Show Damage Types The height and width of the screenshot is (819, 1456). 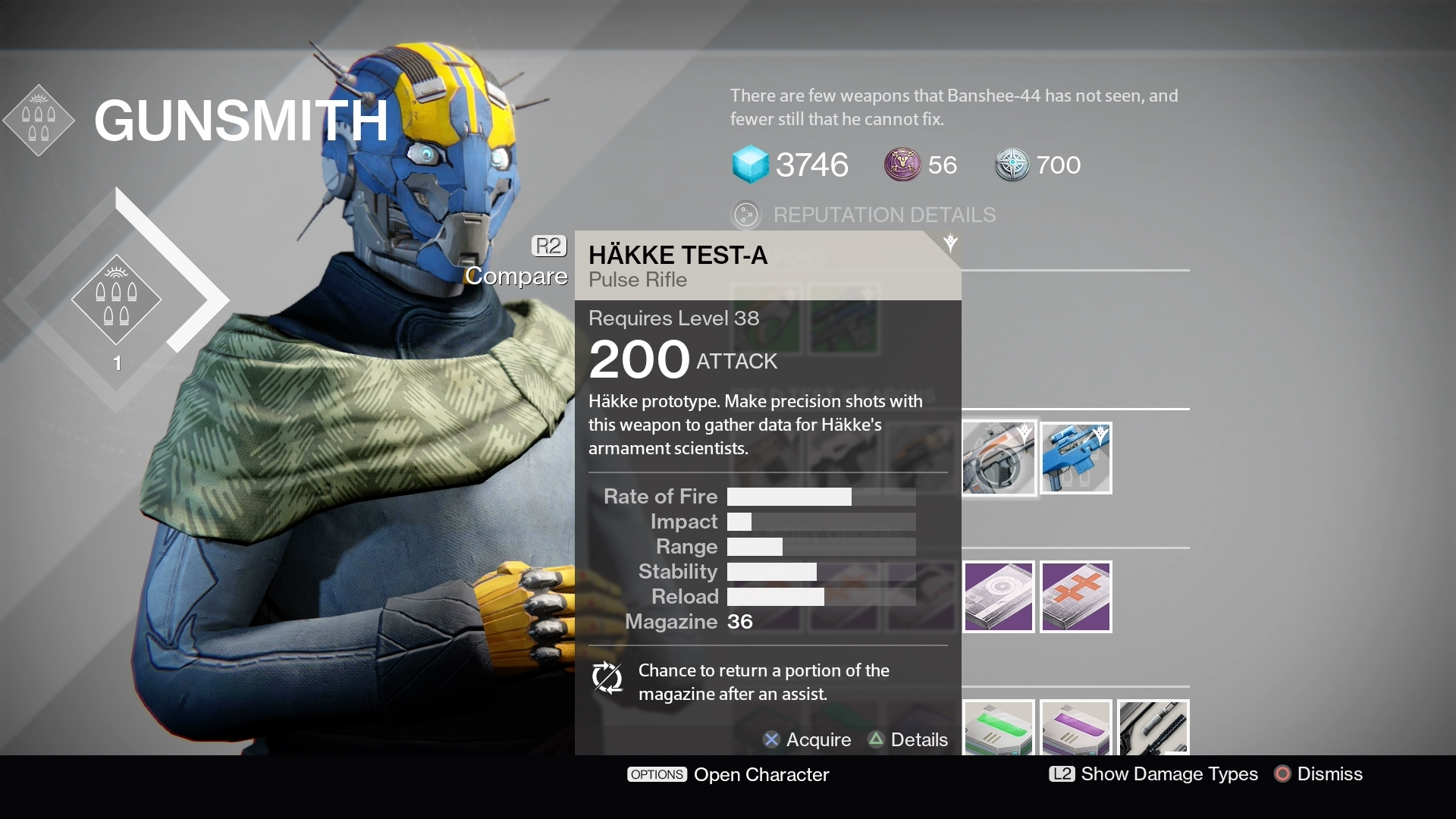point(1153,773)
